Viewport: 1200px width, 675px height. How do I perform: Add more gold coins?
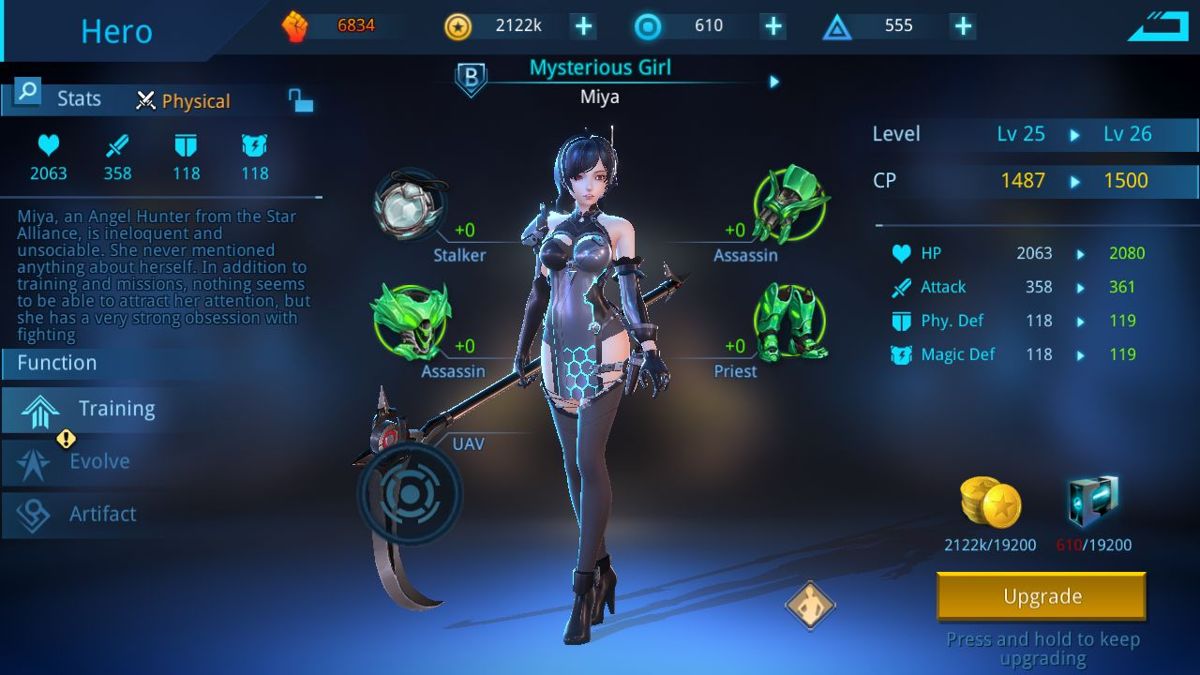point(583,26)
